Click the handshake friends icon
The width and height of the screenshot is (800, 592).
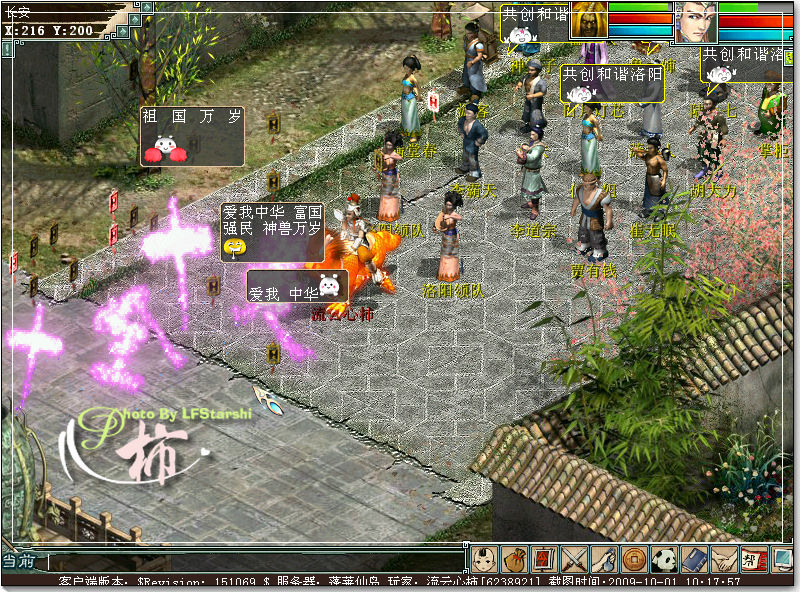[x=724, y=559]
